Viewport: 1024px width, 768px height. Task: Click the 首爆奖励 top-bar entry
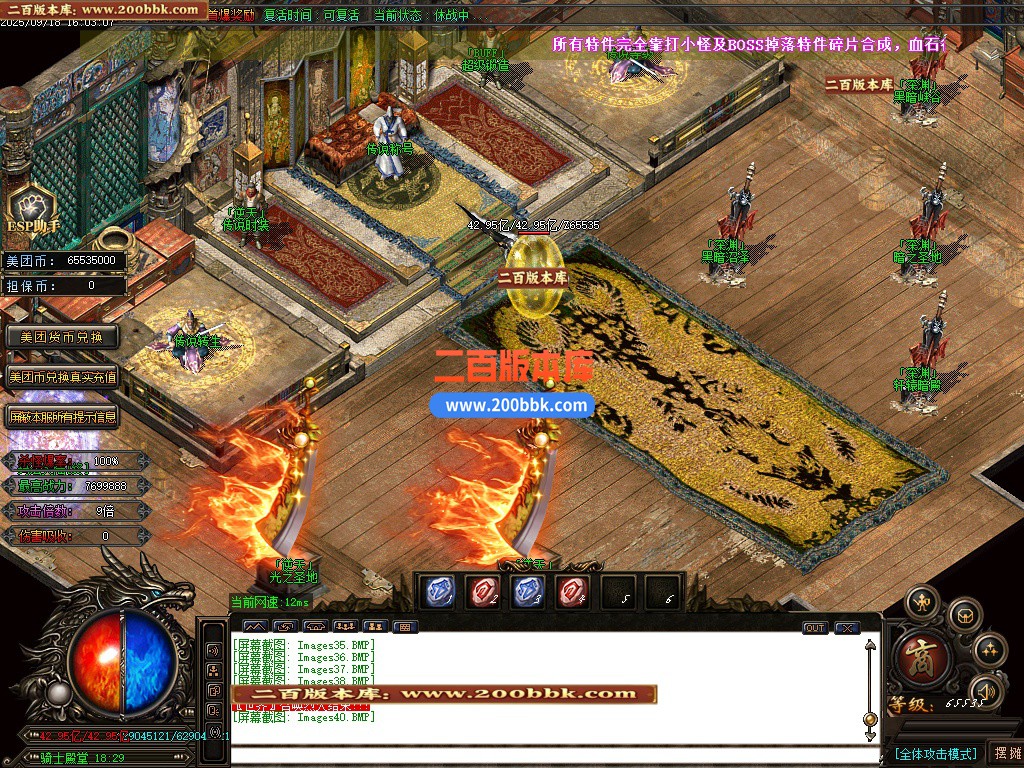(x=232, y=15)
